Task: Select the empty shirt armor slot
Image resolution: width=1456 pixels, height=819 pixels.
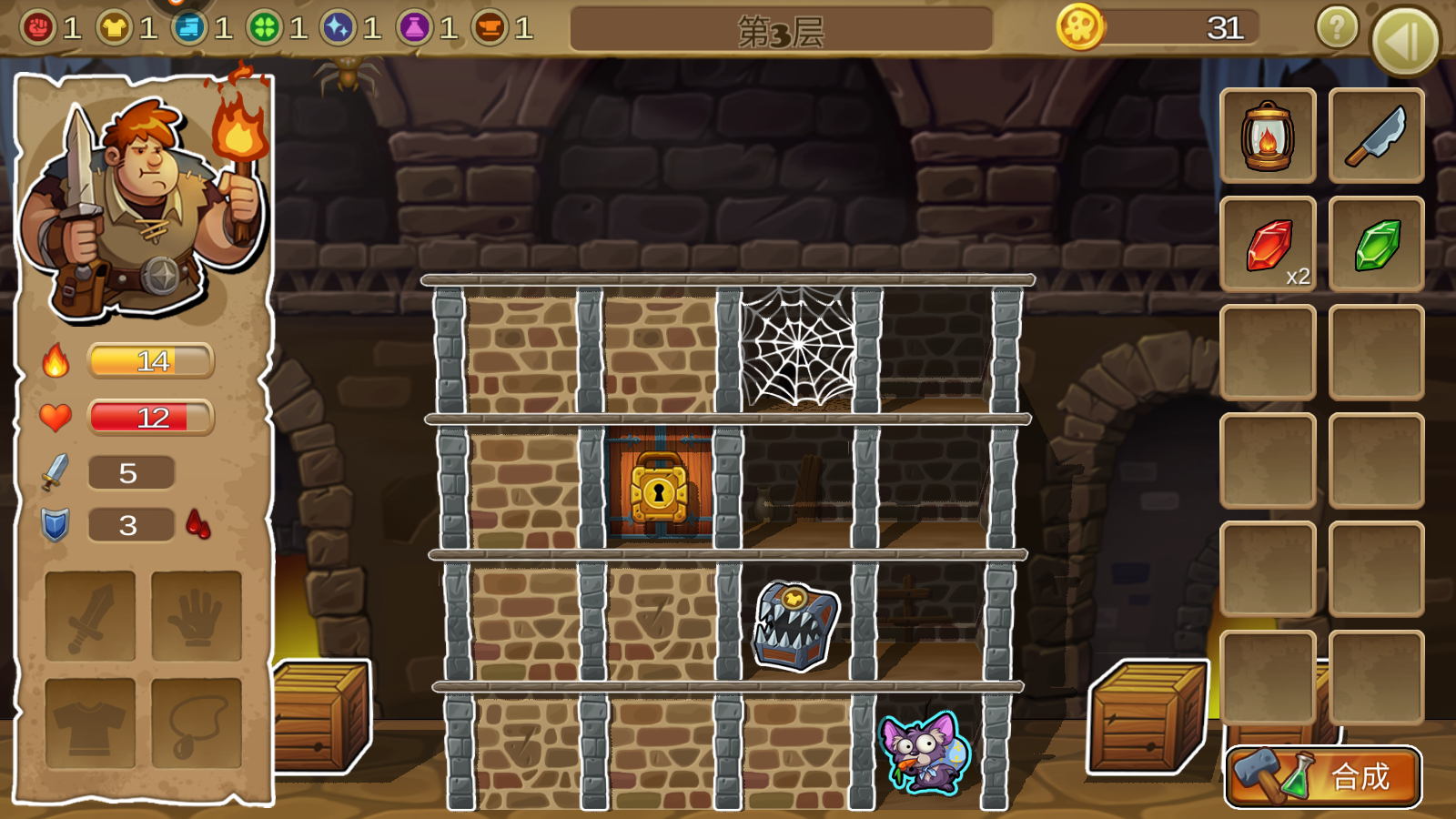Action: pyautogui.click(x=90, y=723)
